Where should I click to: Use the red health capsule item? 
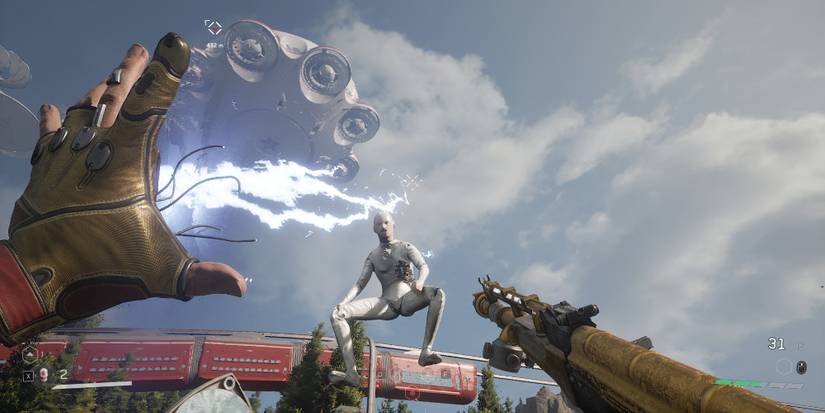44,375
